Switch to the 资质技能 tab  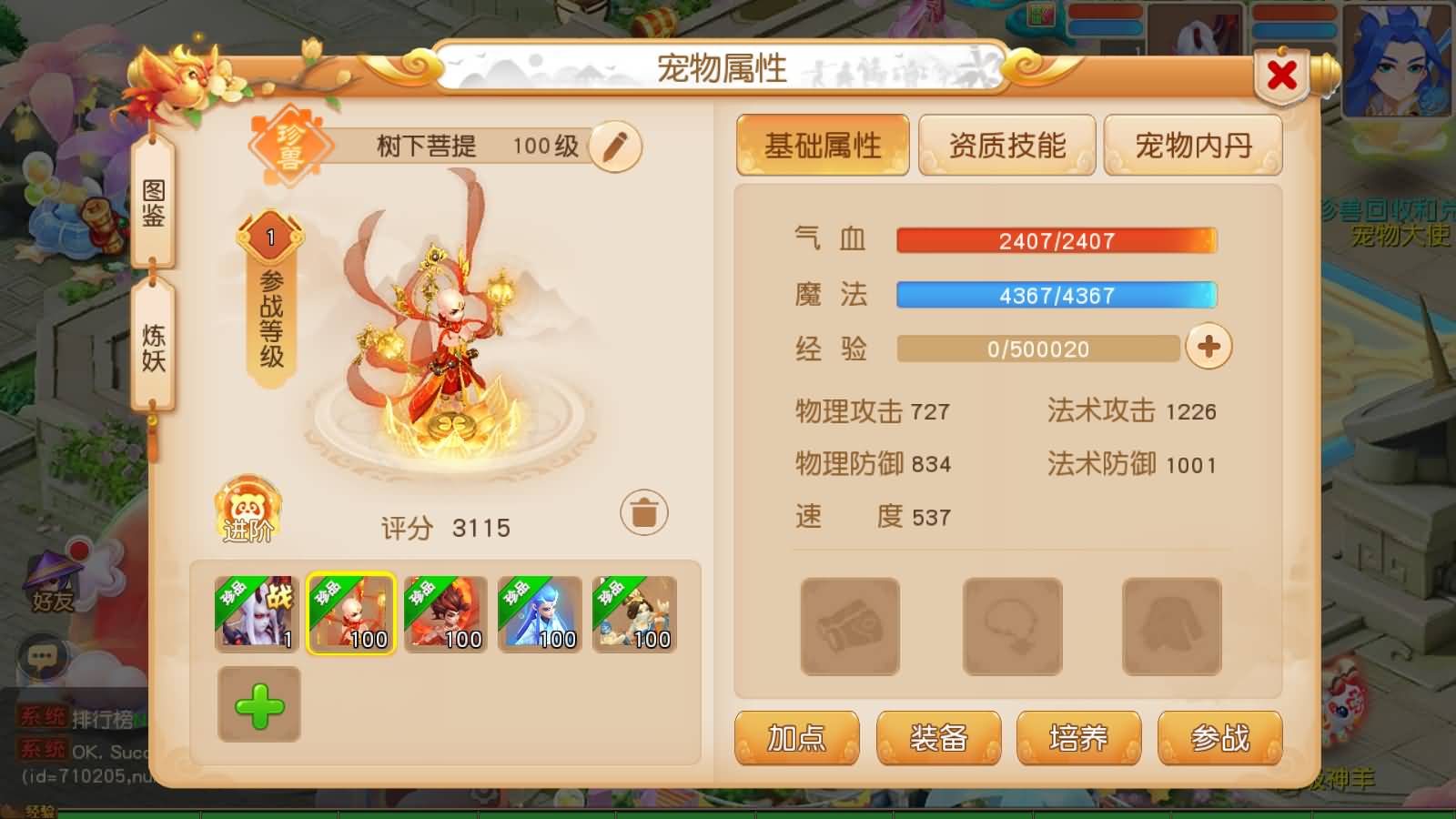[x=1007, y=145]
